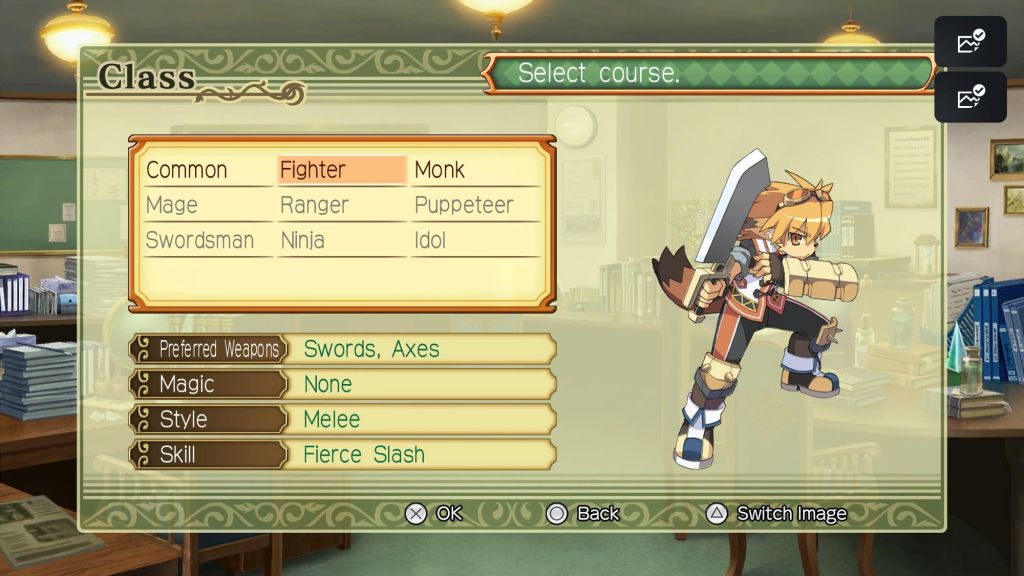Choose the Fighter class
This screenshot has width=1024, height=576.
[313, 170]
